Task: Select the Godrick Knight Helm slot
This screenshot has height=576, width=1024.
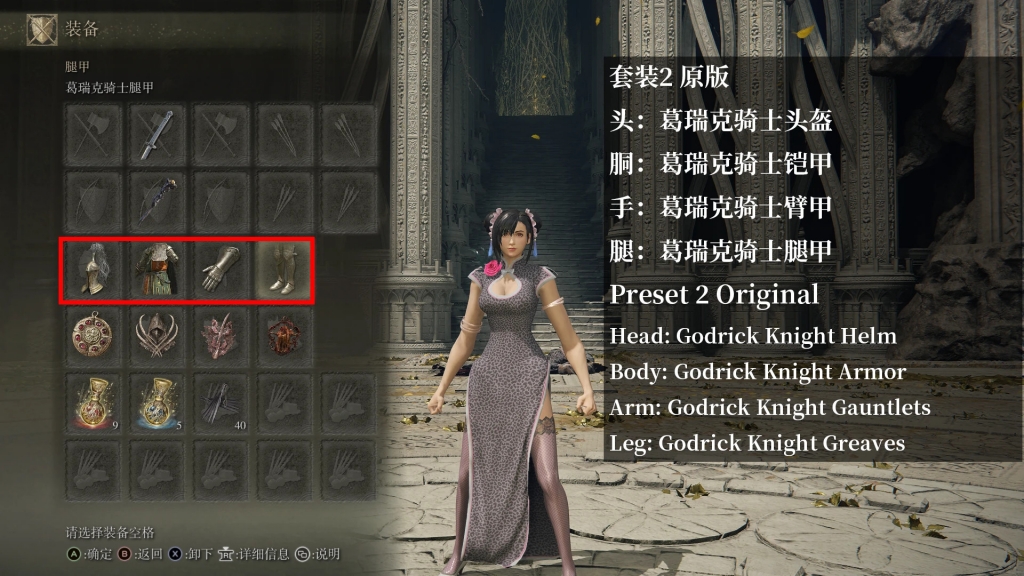Action: 93,271
